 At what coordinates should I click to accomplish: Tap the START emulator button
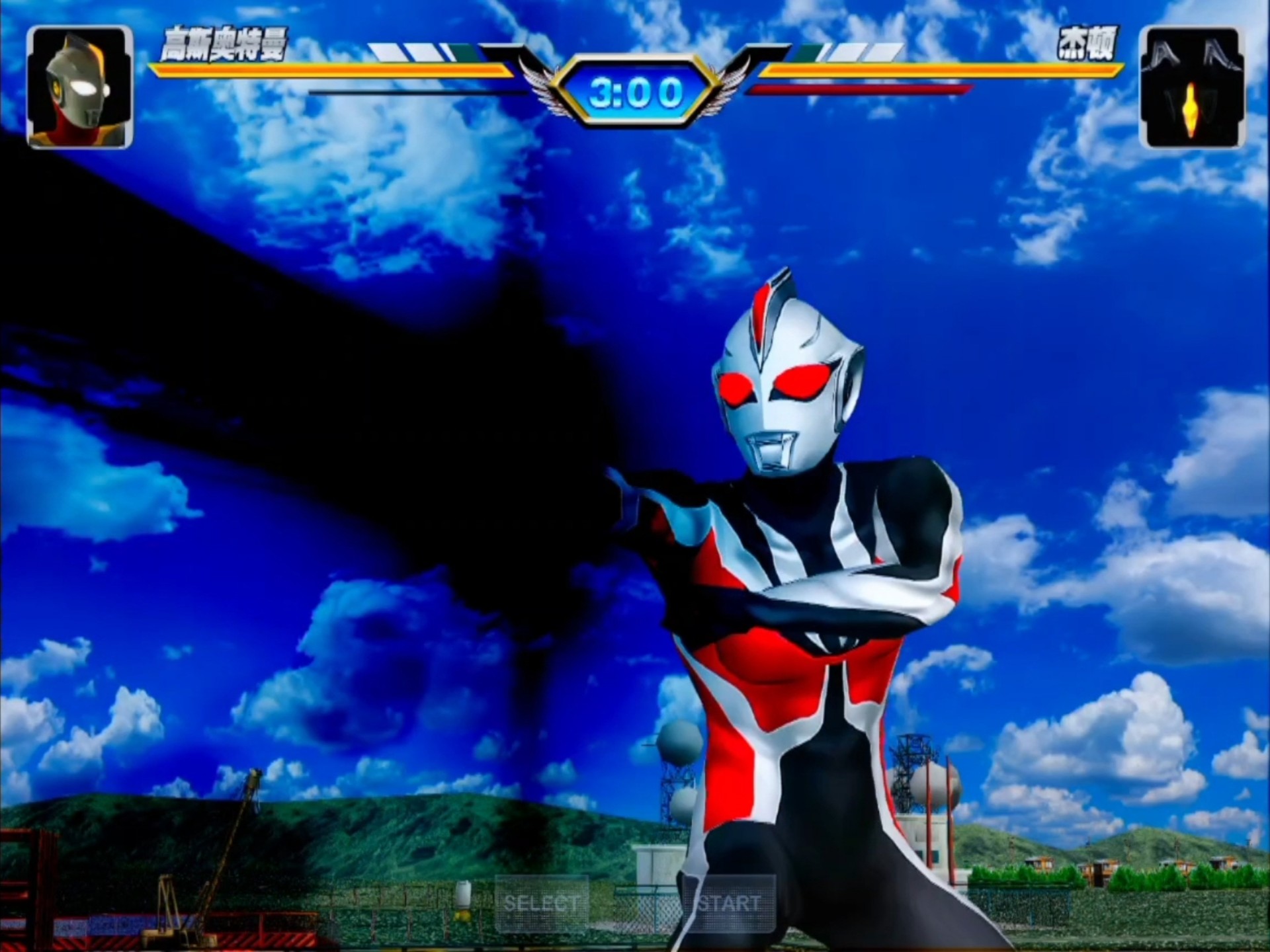pyautogui.click(x=729, y=903)
